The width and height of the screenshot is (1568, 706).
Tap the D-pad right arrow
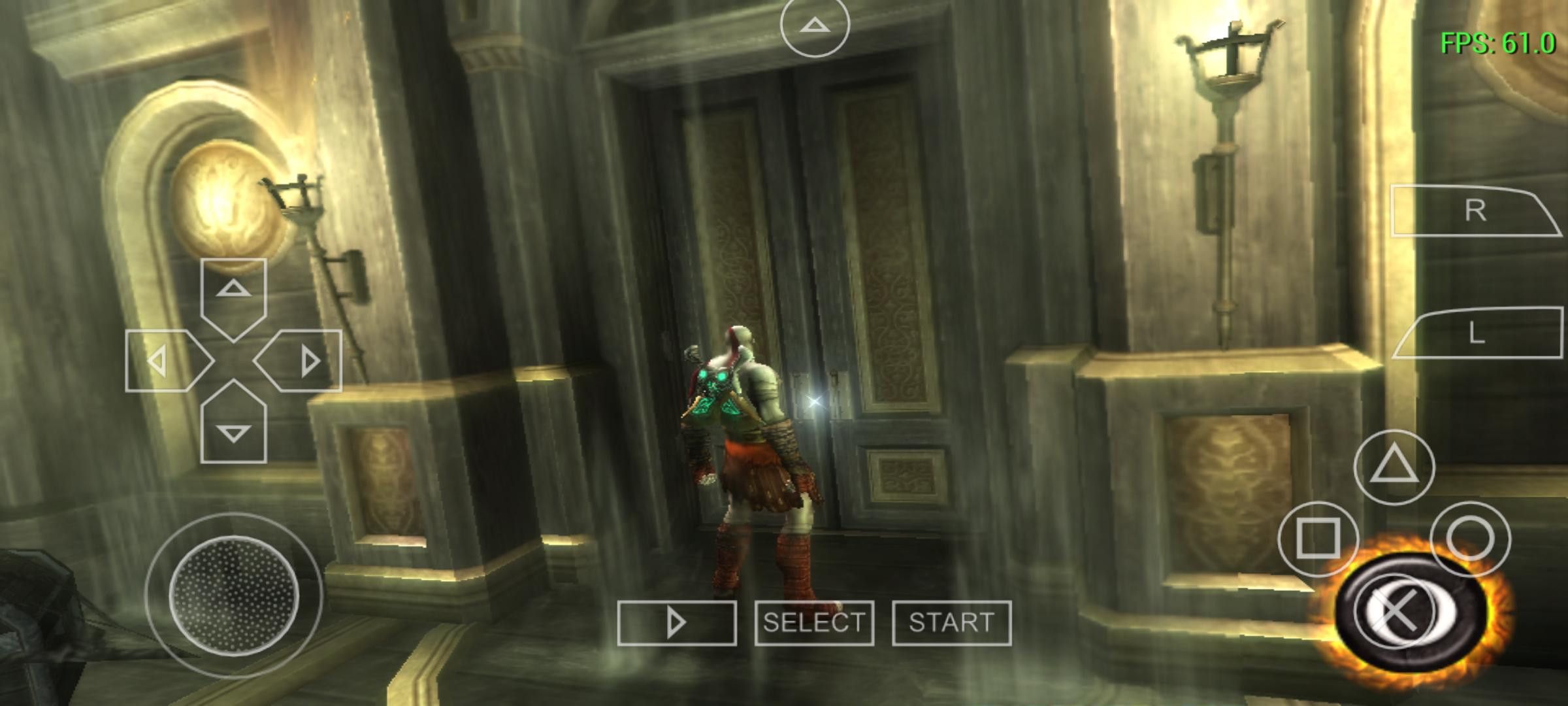click(304, 361)
